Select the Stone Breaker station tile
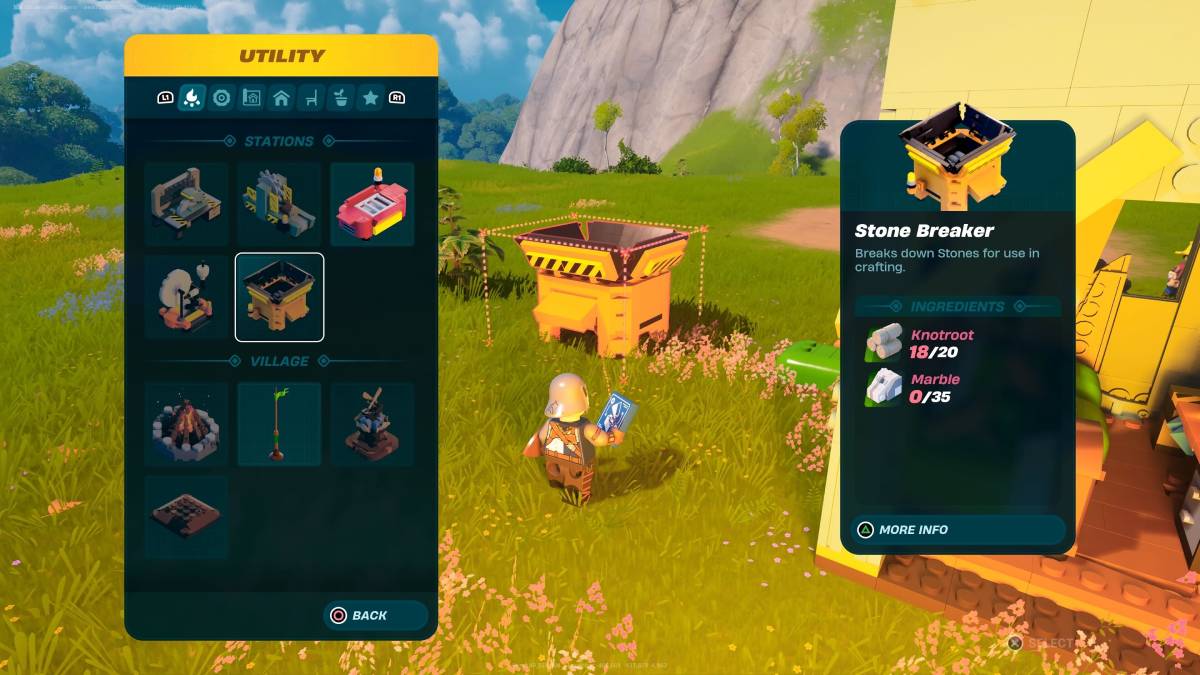This screenshot has height=675, width=1200. pyautogui.click(x=279, y=297)
